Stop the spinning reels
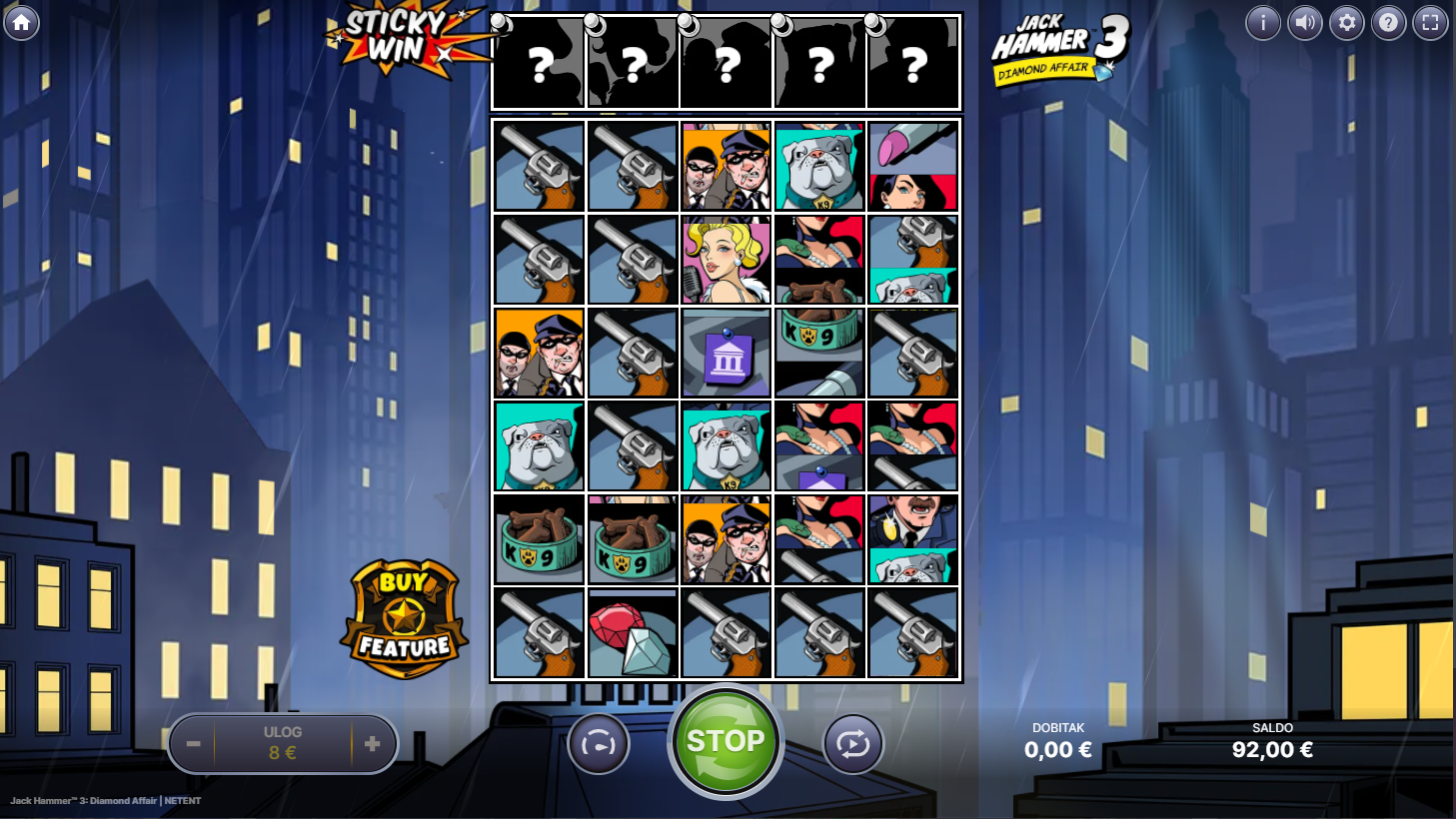Viewport: 1456px width, 819px height. [726, 742]
